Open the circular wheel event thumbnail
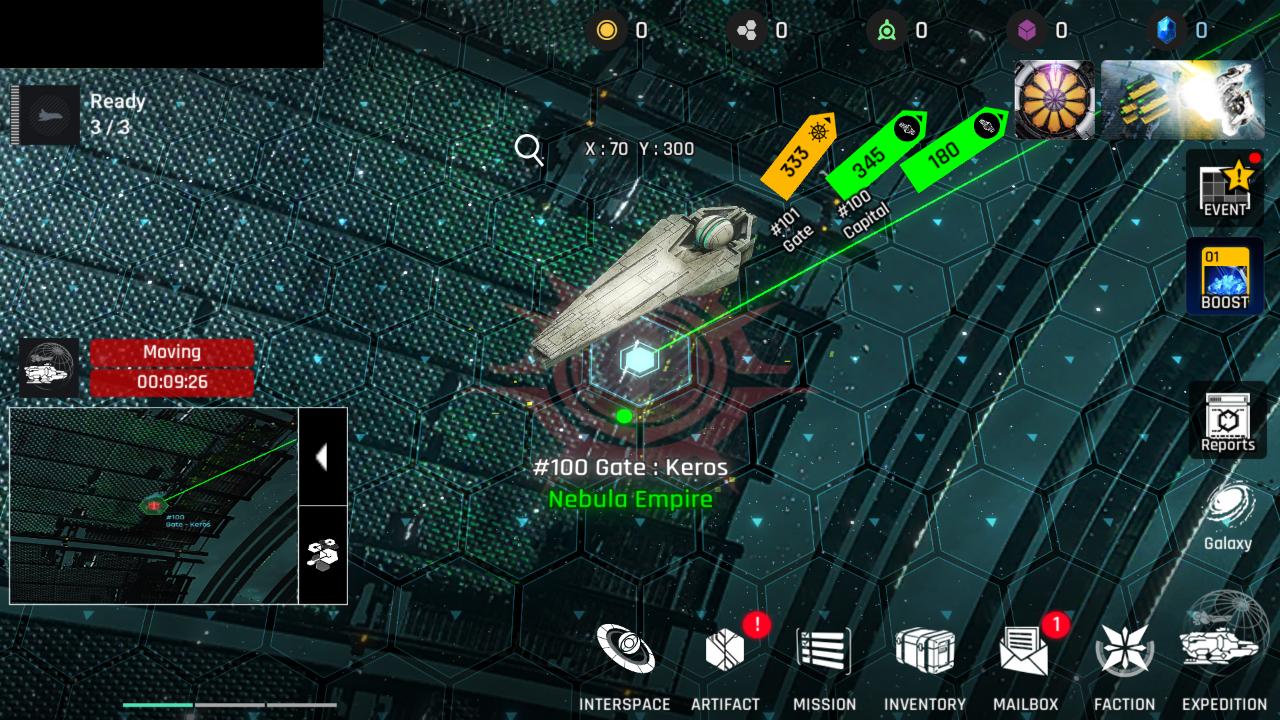1280x720 pixels. (1054, 100)
